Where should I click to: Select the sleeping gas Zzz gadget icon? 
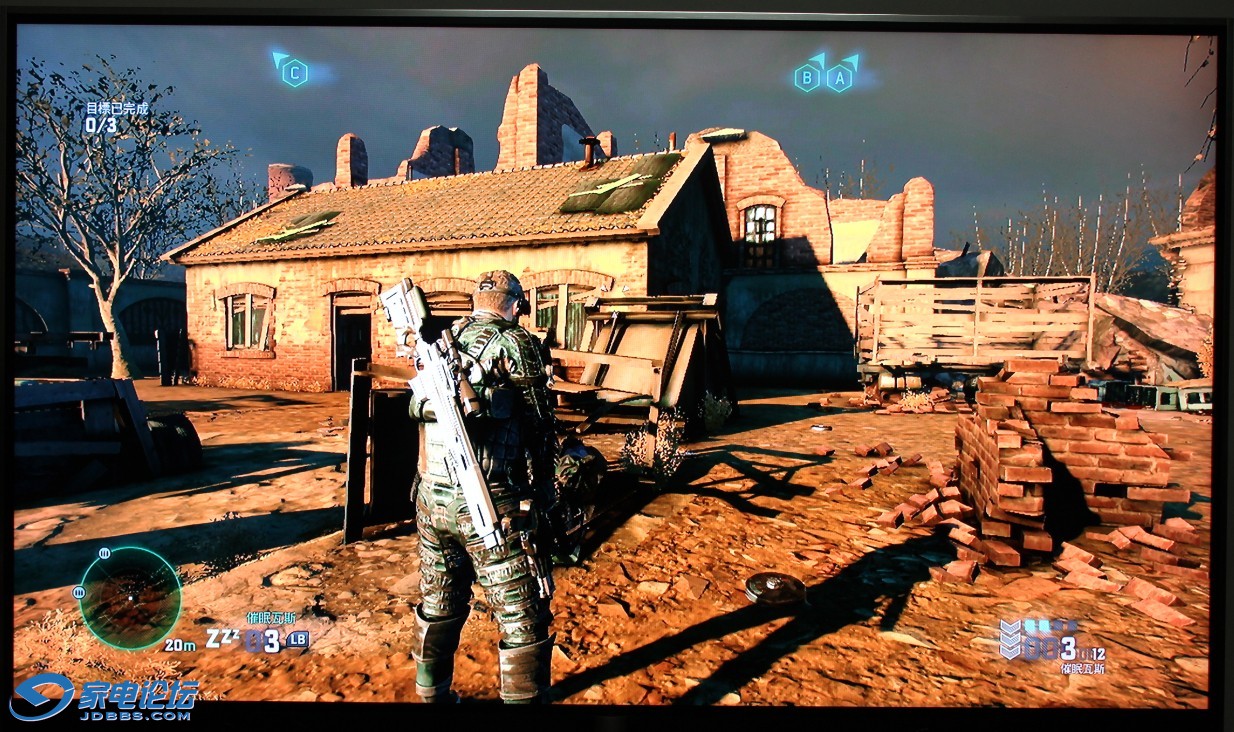coord(222,638)
